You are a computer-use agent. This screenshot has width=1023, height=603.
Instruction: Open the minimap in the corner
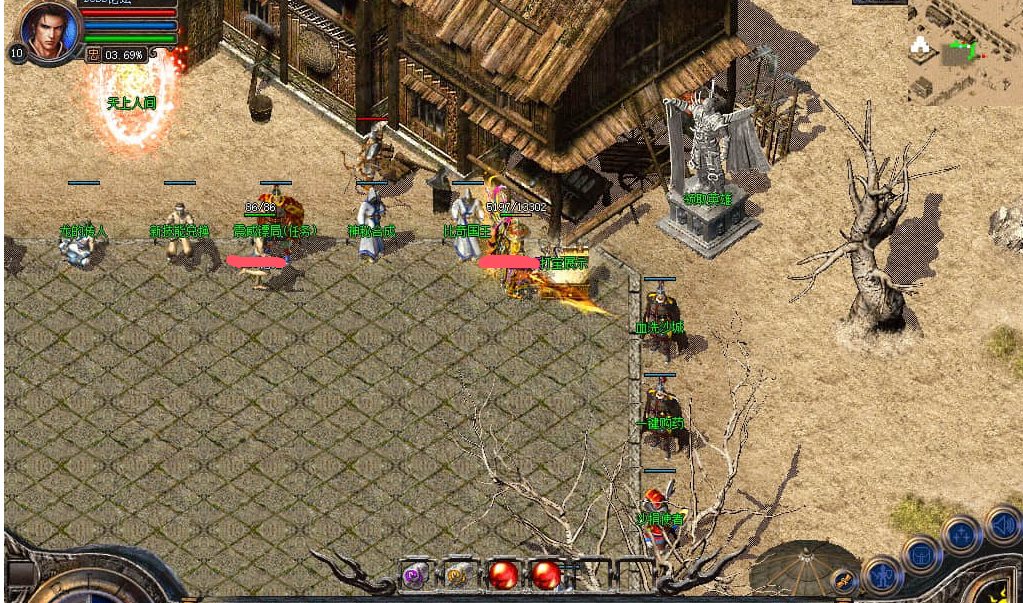pos(964,52)
